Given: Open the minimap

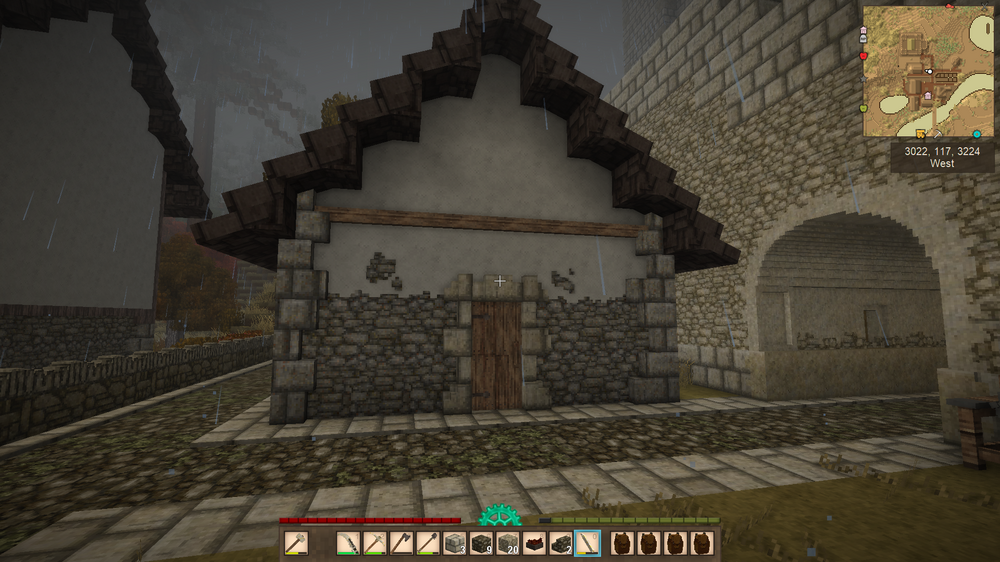Looking at the screenshot, I should pyautogui.click(x=929, y=72).
